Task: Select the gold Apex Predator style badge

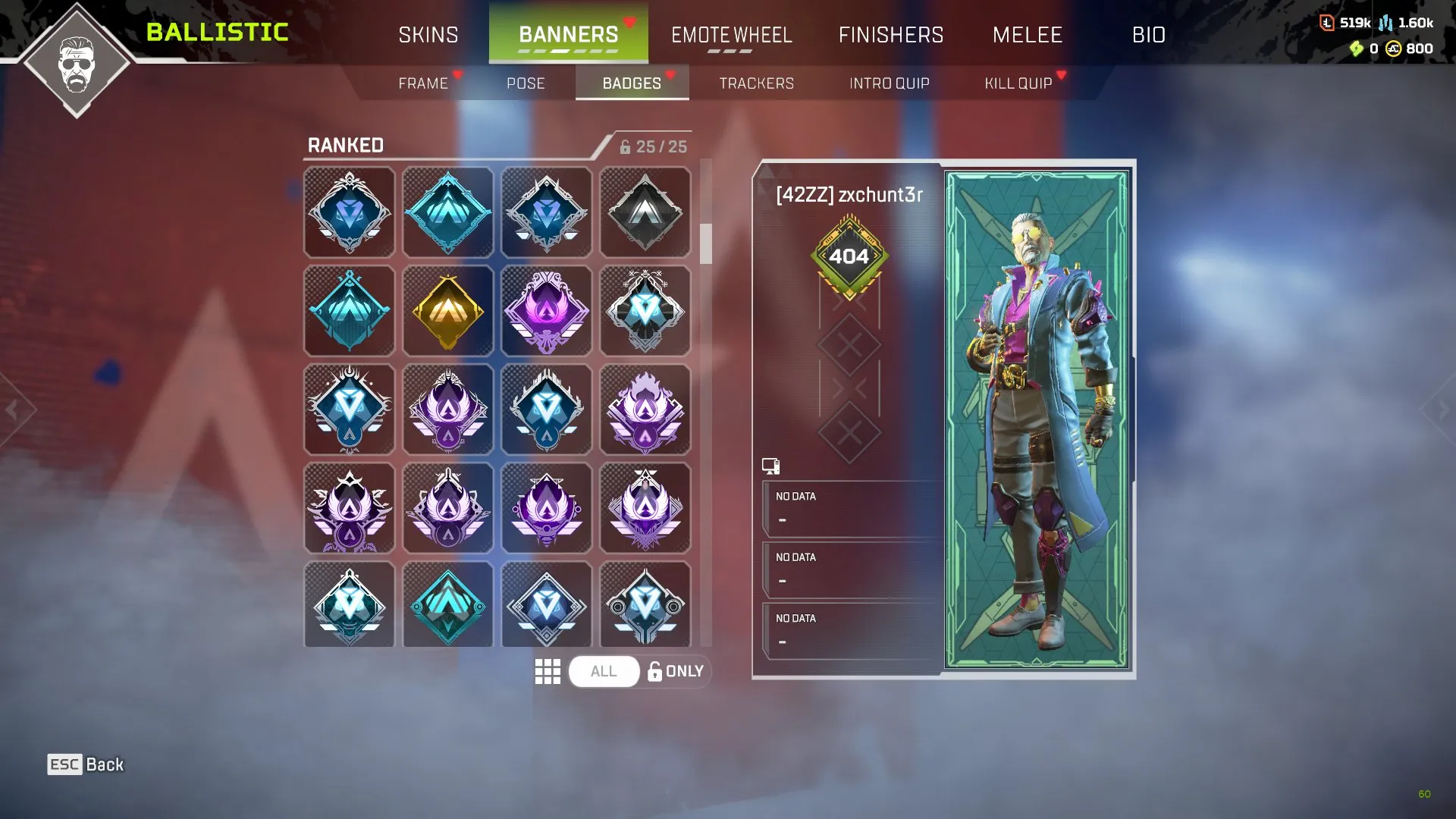Action: (x=447, y=310)
